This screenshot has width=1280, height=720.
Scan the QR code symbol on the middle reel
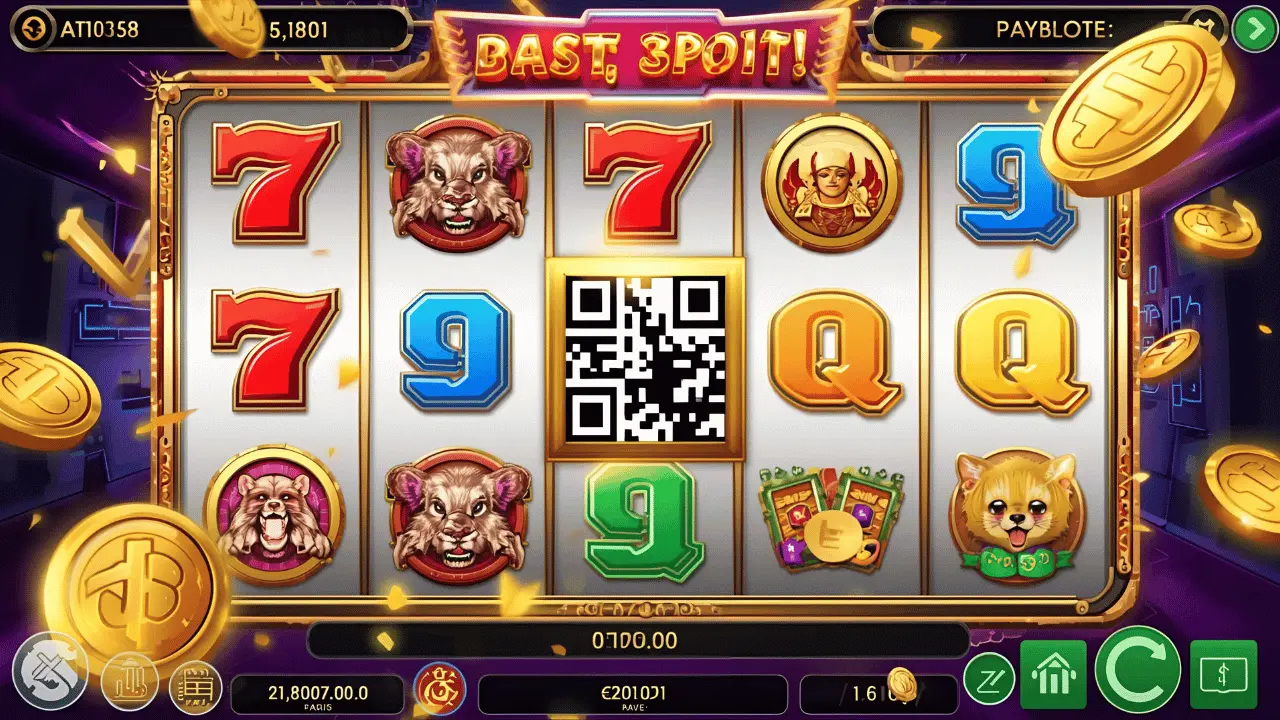[646, 357]
